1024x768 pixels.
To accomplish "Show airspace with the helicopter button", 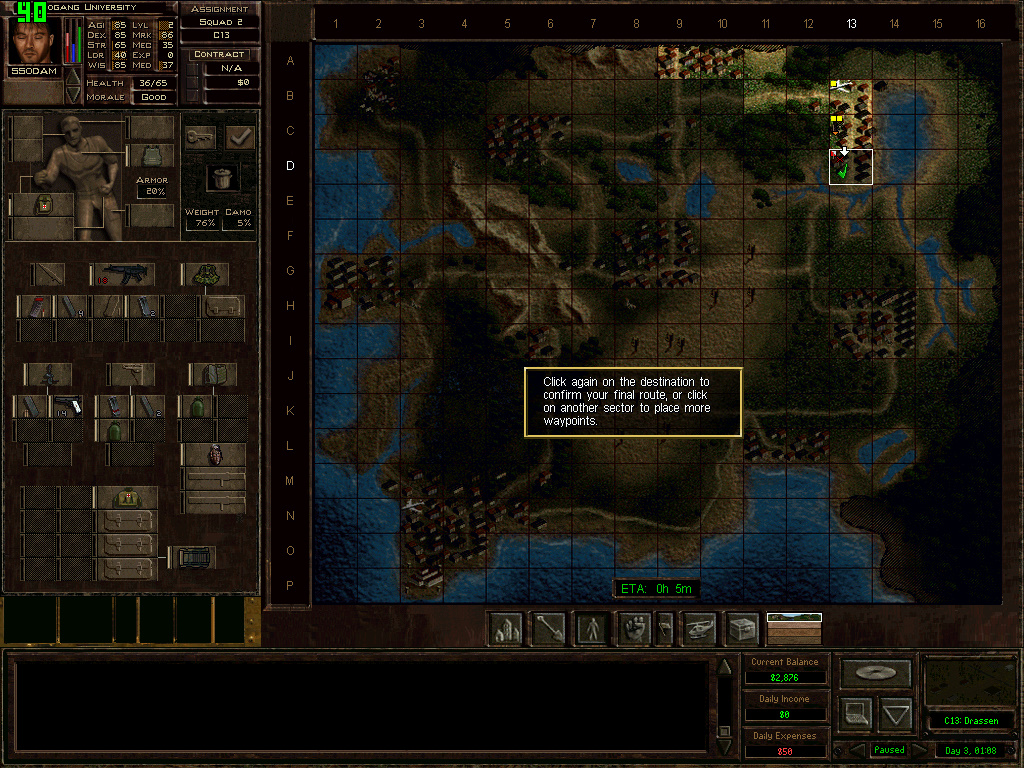I will pos(699,629).
